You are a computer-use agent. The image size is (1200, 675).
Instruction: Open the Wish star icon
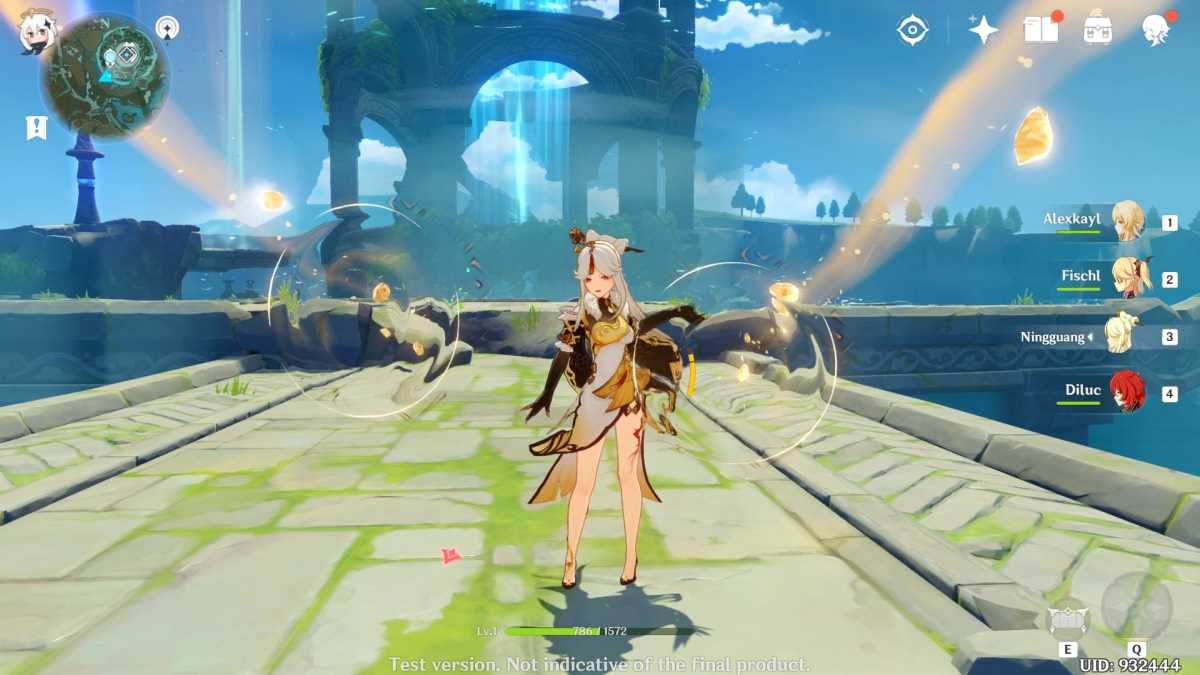(983, 30)
